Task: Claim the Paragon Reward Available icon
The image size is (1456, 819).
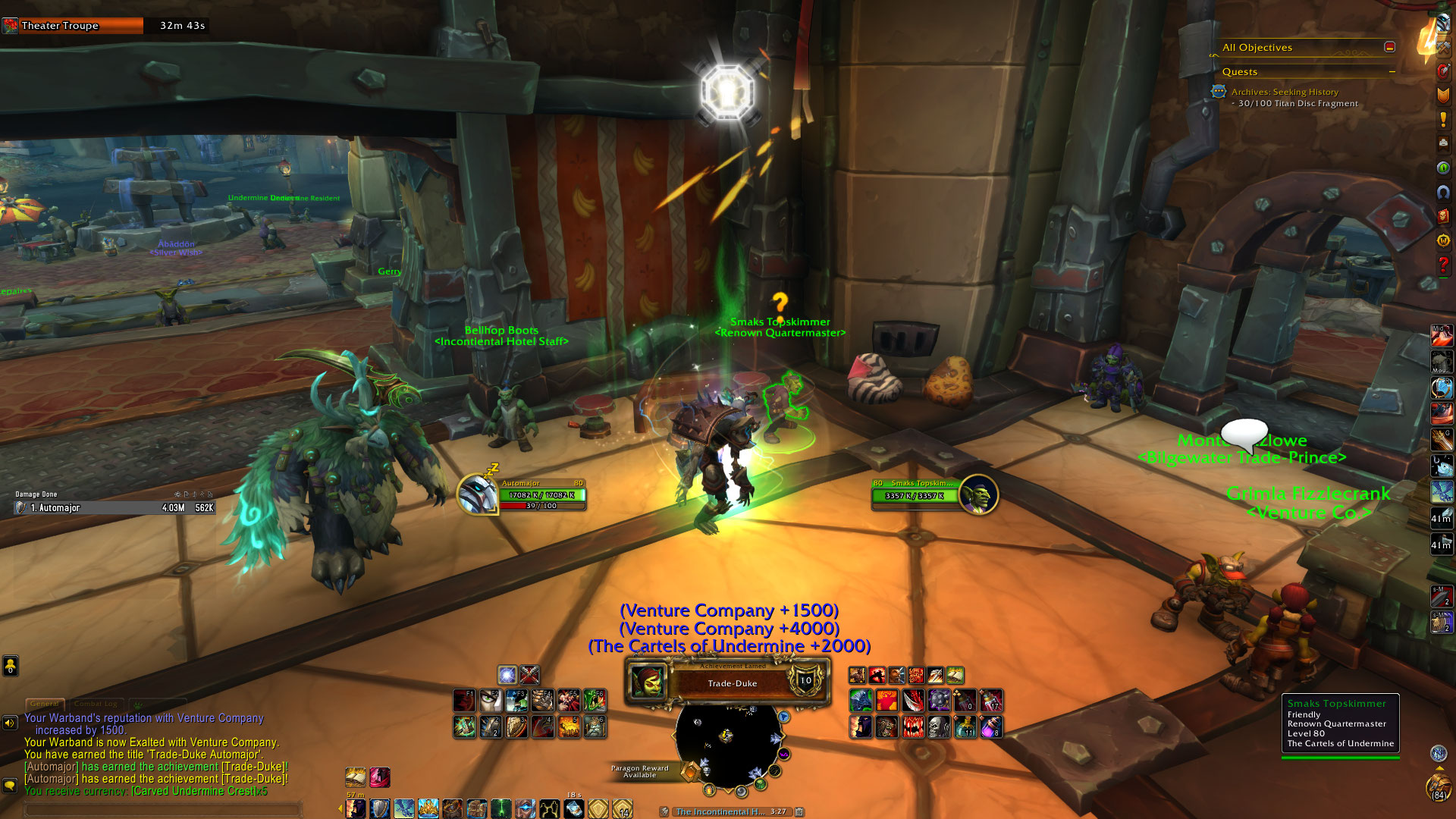Action: [689, 772]
